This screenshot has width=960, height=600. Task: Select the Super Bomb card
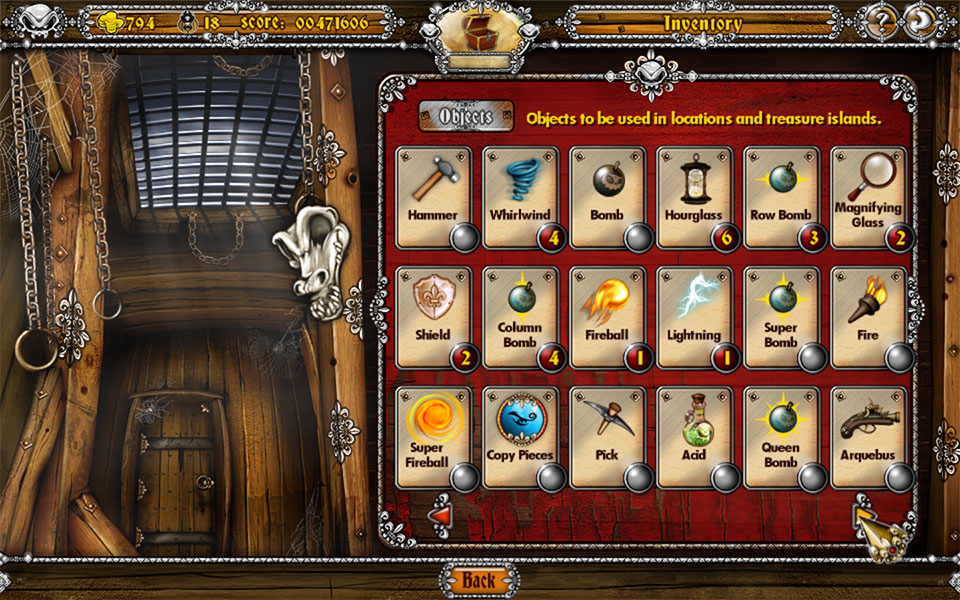781,317
